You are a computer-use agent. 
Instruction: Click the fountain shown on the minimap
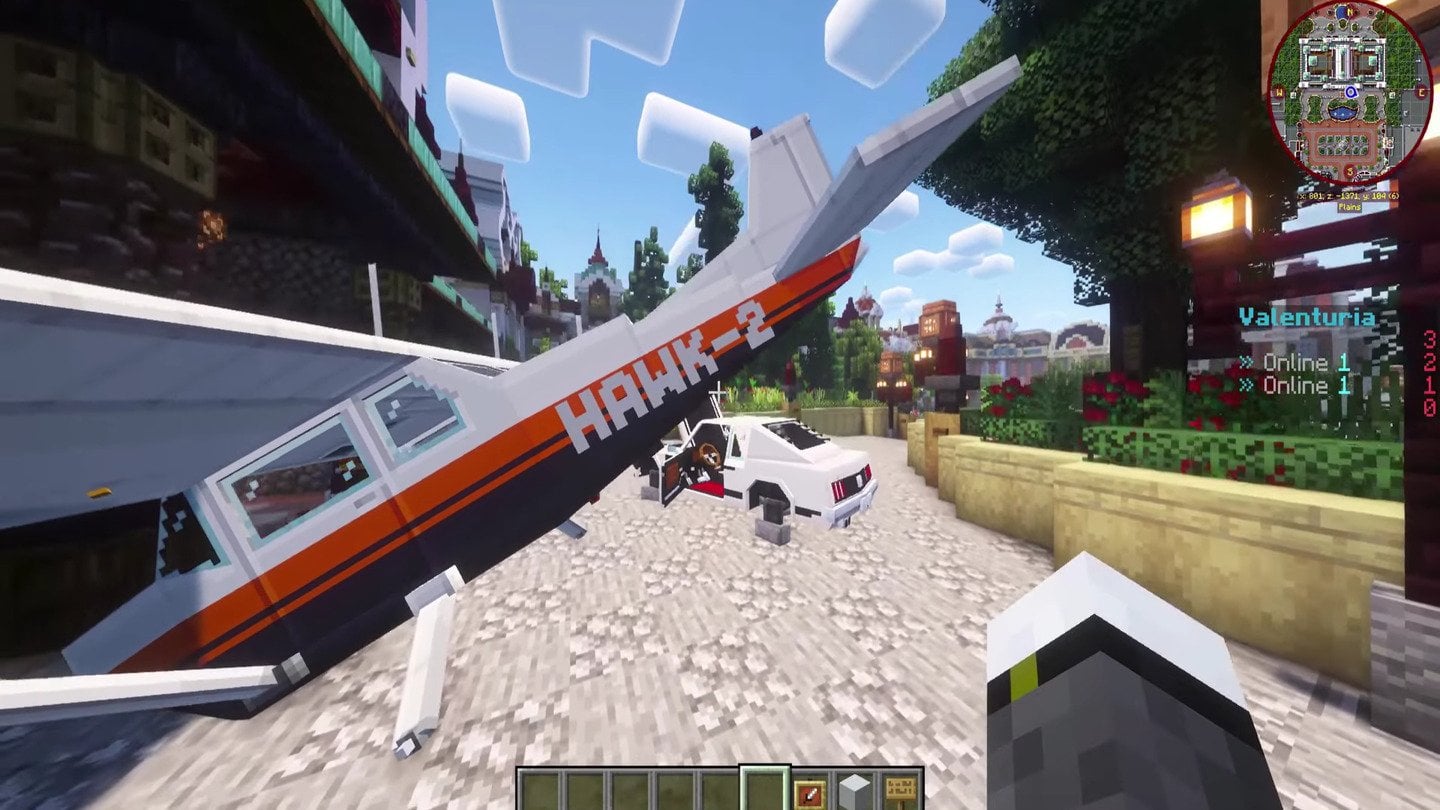tap(1343, 111)
